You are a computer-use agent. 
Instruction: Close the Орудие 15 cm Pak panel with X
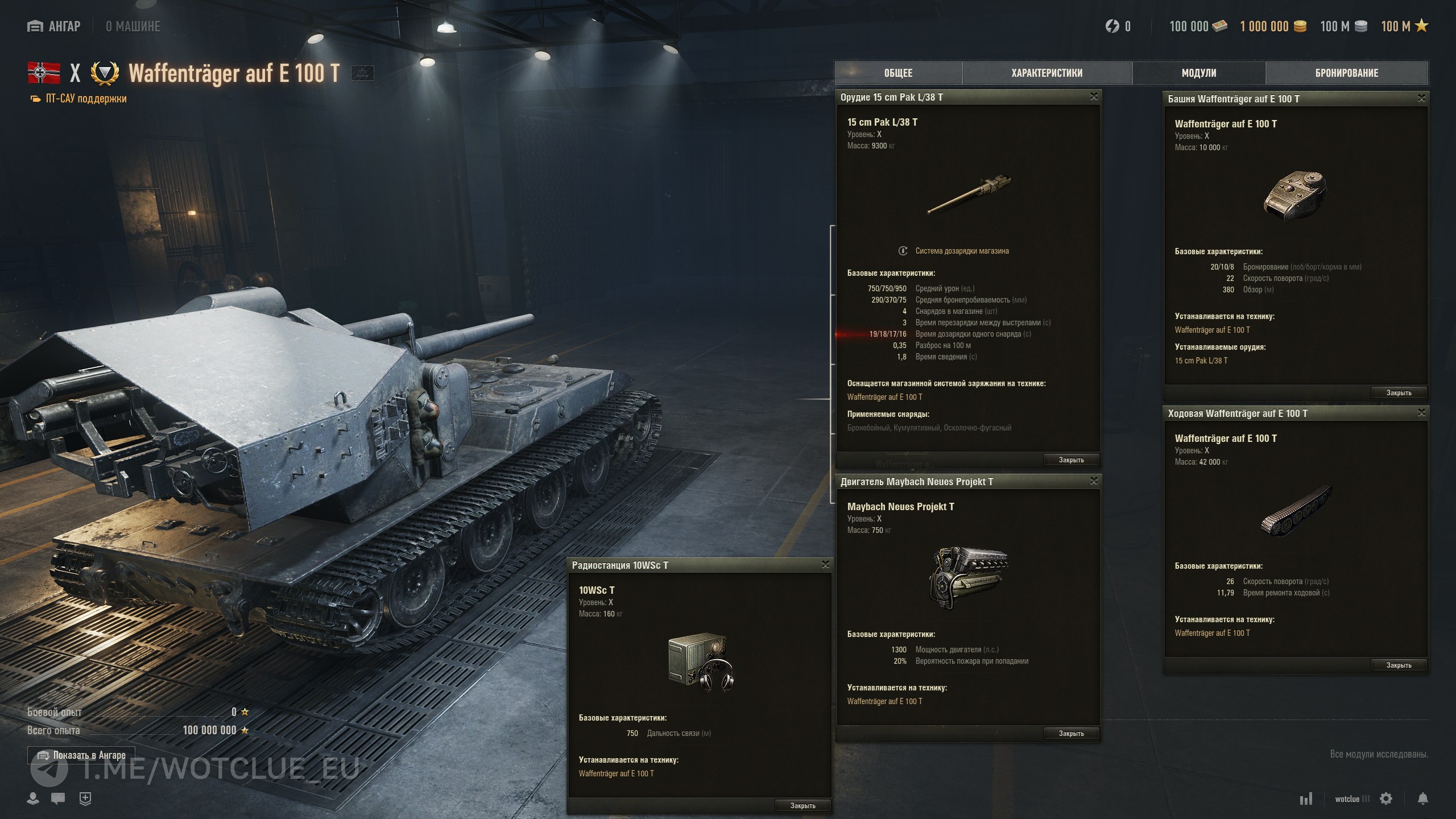pos(1094,97)
